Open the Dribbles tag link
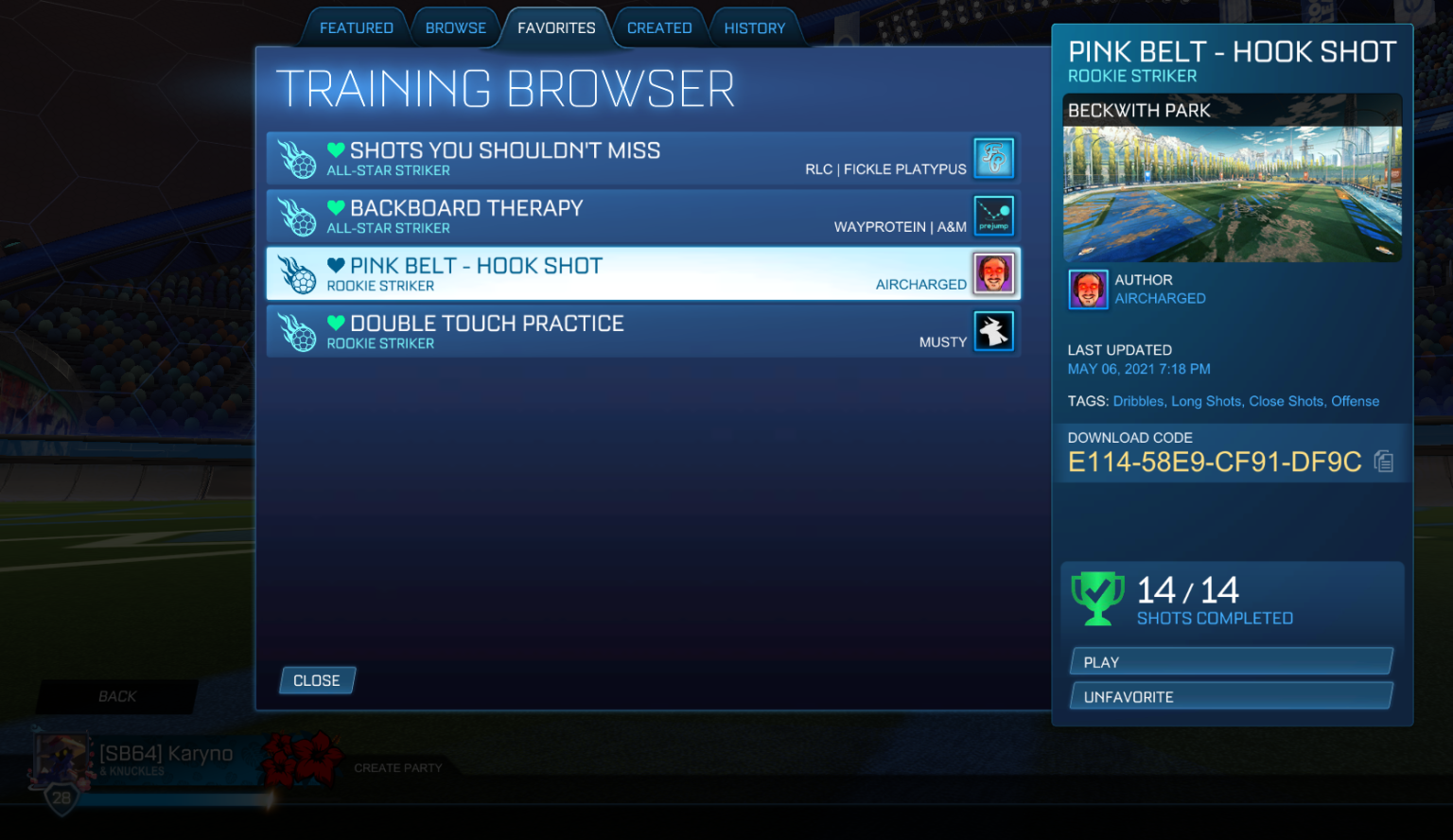Image resolution: width=1453 pixels, height=840 pixels. (1138, 401)
